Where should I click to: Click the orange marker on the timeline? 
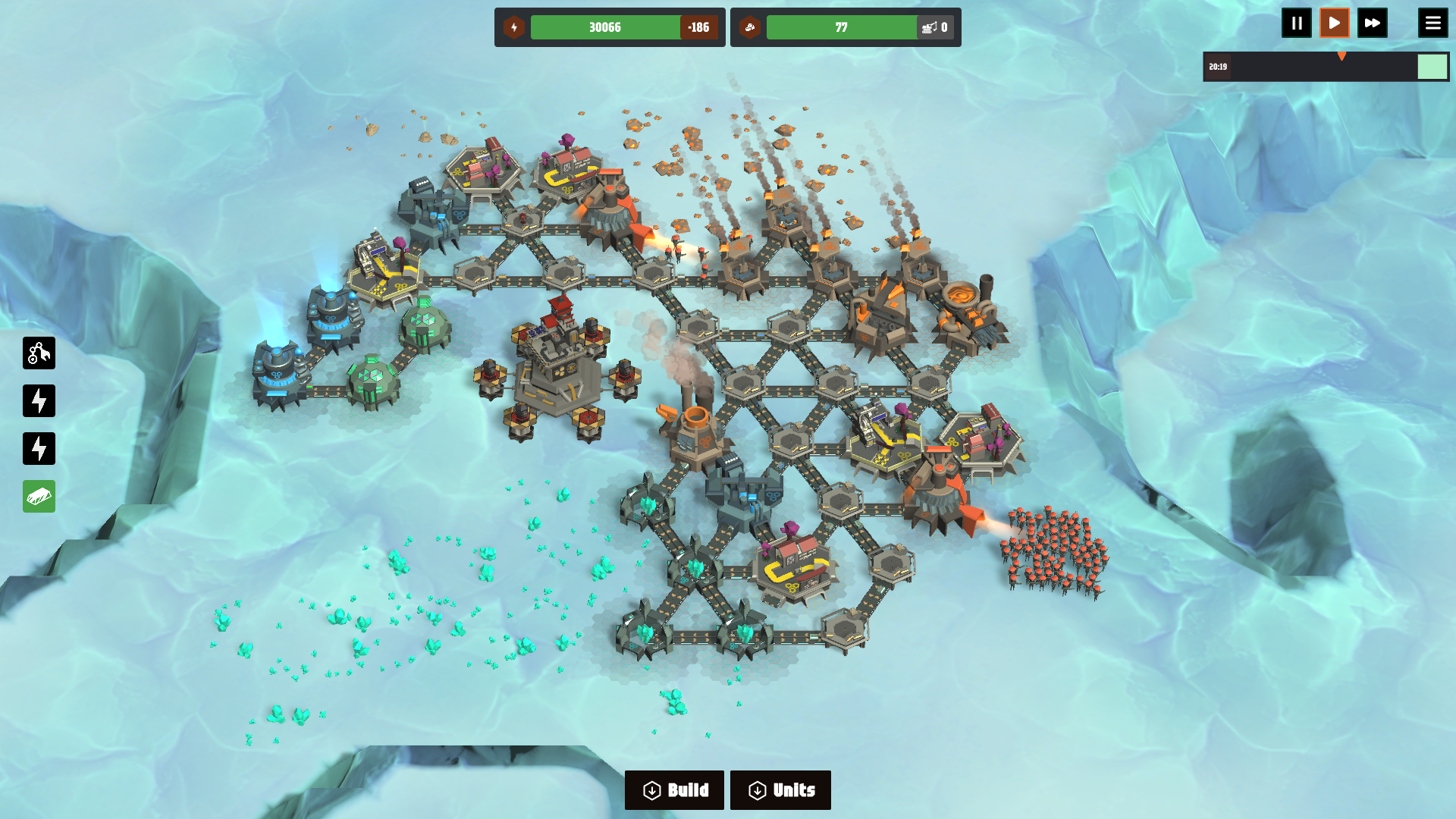1341,56
